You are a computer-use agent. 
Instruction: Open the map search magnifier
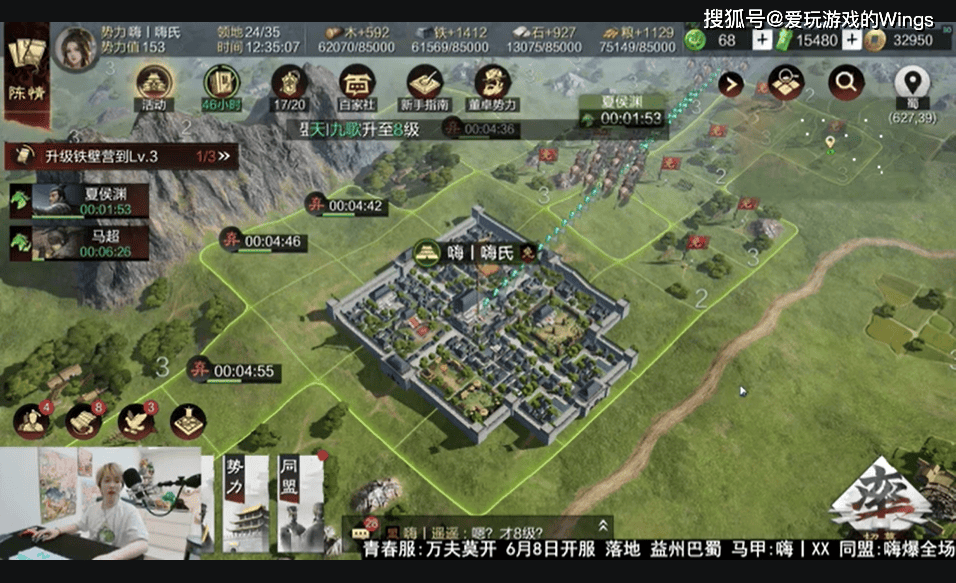pyautogui.click(x=846, y=83)
